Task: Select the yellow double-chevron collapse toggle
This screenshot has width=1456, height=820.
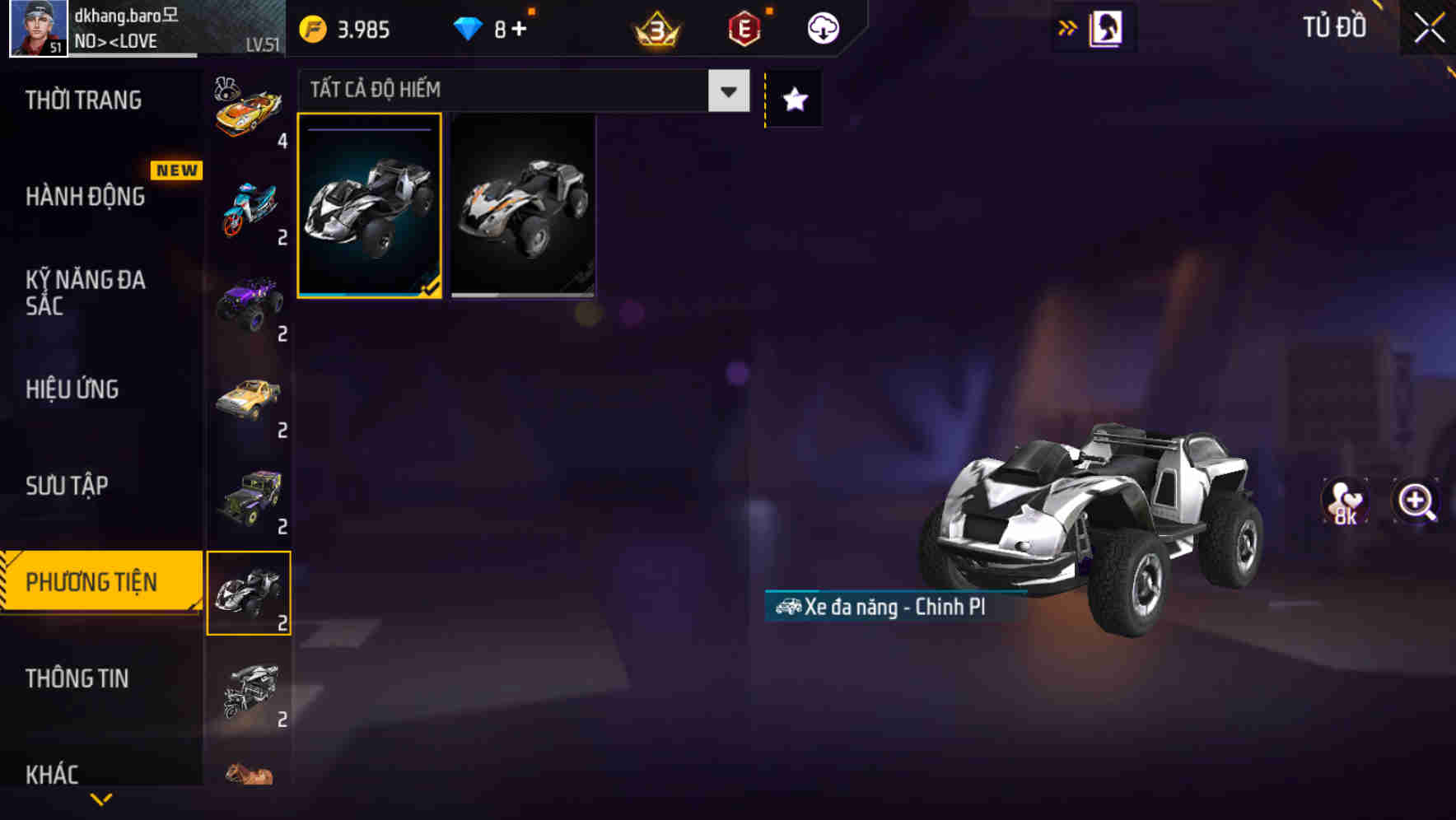Action: pyautogui.click(x=1068, y=26)
